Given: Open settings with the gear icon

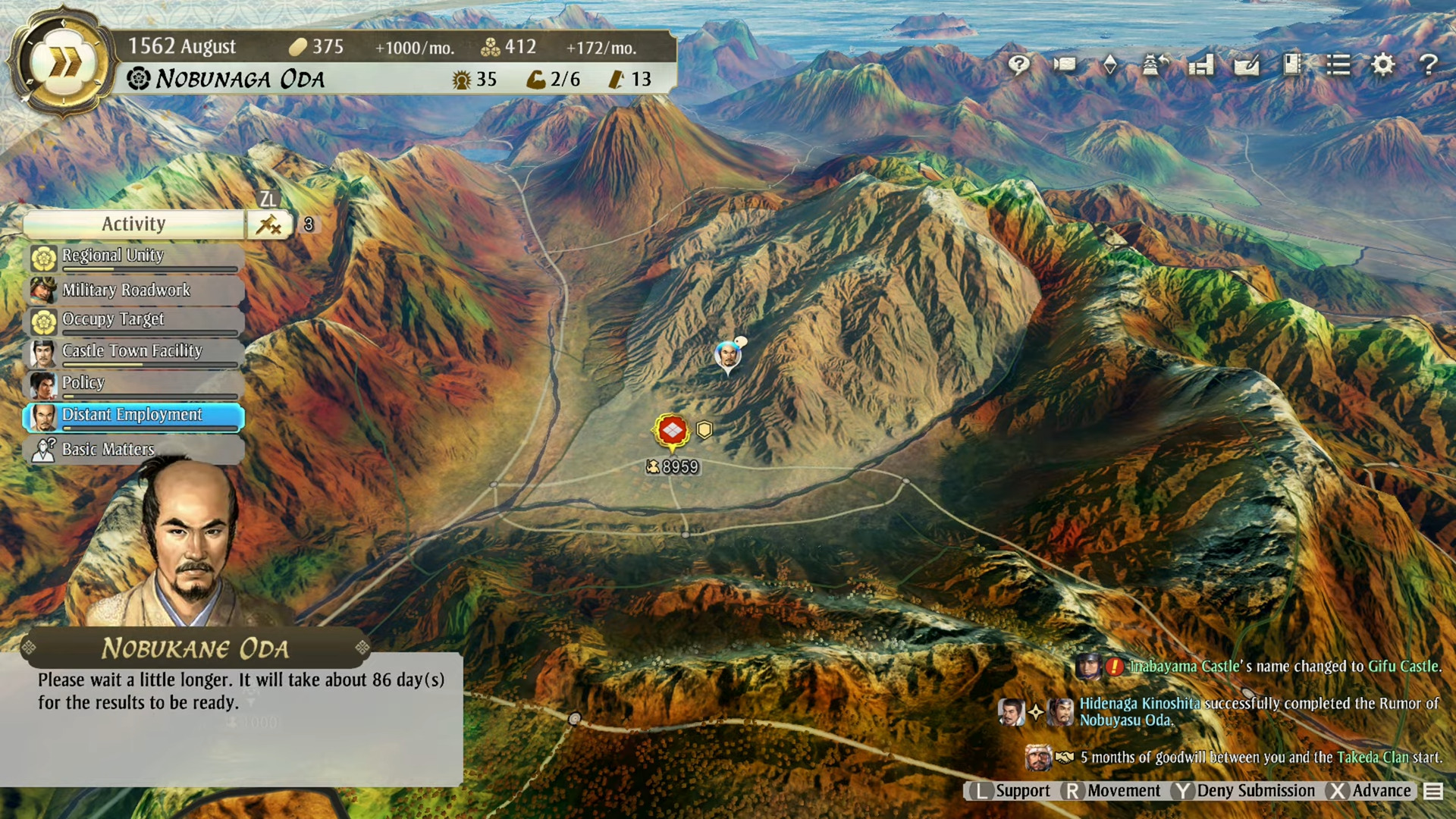Looking at the screenshot, I should (1383, 65).
